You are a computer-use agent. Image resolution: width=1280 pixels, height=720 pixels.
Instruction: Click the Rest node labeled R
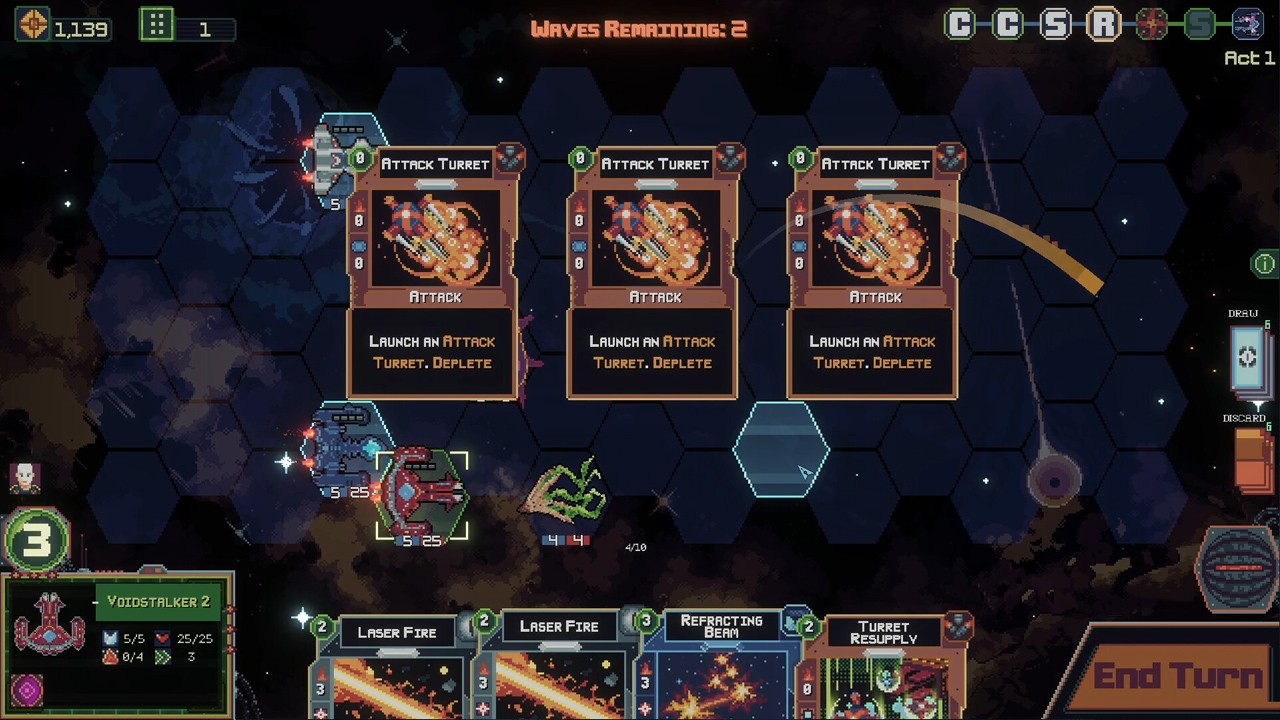[x=1103, y=25]
